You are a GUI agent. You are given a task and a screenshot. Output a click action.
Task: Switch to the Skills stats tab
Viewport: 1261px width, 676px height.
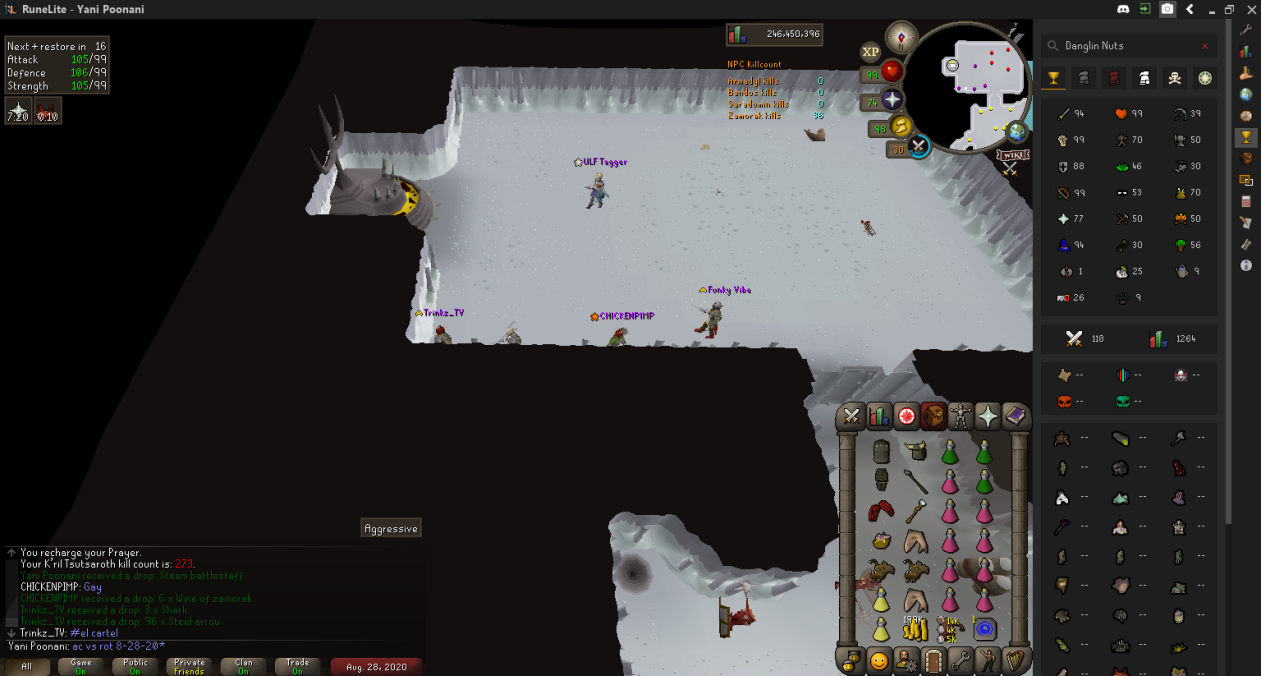tap(879, 416)
